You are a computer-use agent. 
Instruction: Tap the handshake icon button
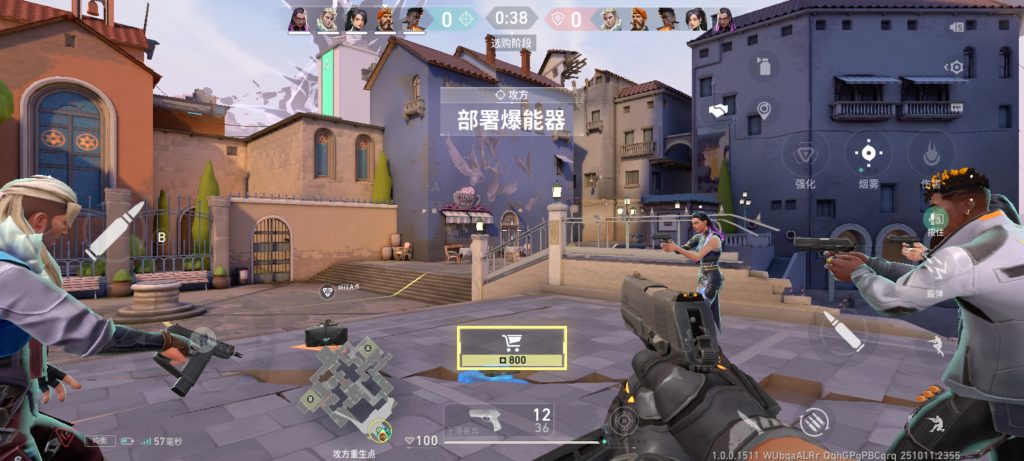click(x=717, y=110)
